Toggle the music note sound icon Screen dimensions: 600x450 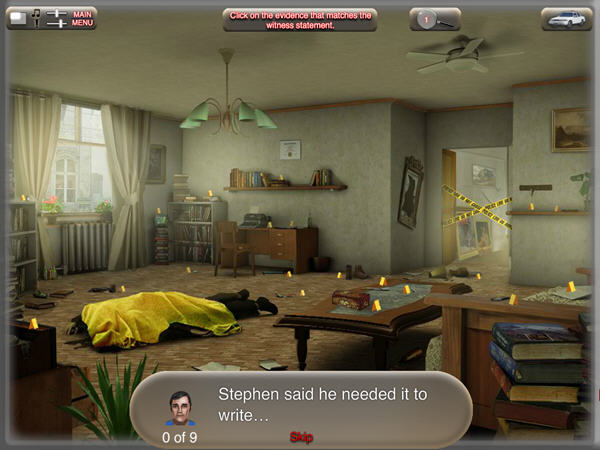[36, 18]
